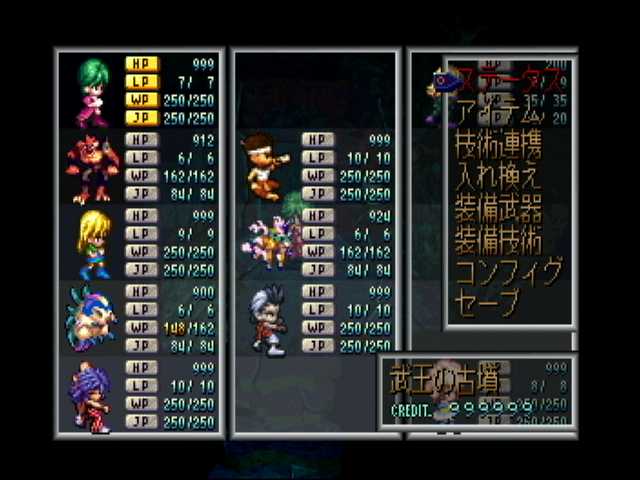Open the 装備技術 (equip skills) entry
640x480 pixels.
499,240
